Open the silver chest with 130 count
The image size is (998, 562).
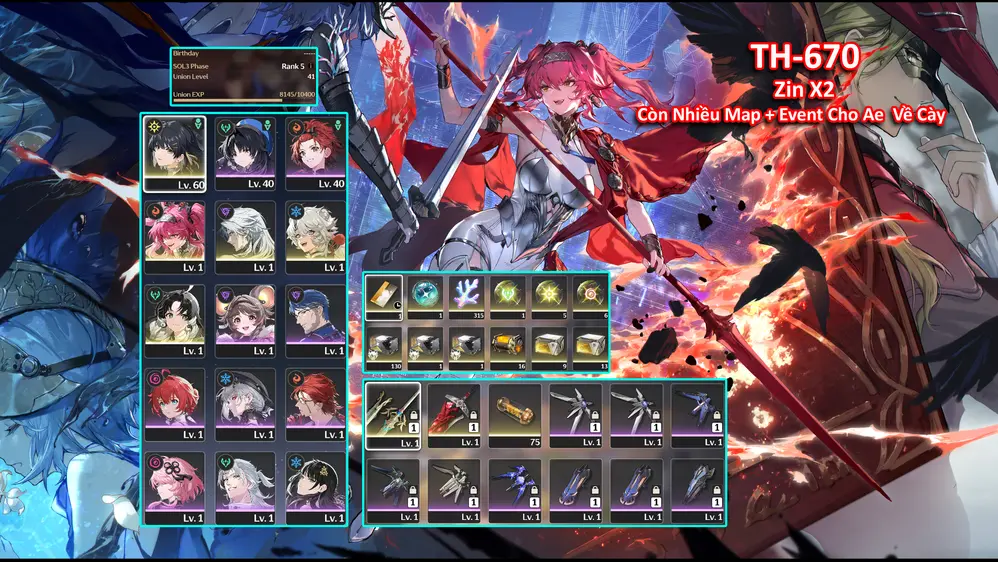click(384, 348)
